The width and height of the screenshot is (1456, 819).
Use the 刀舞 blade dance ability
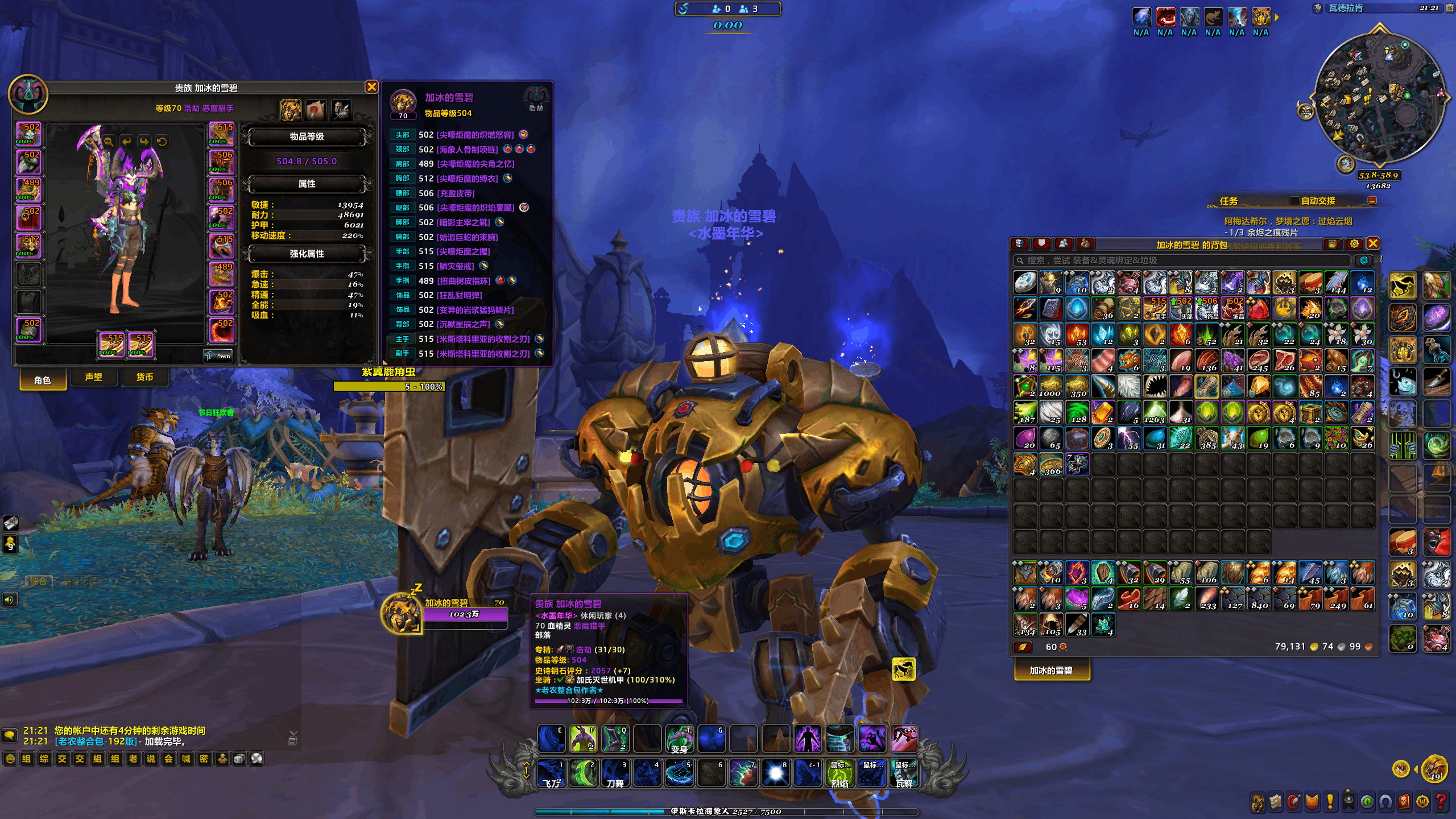615,773
